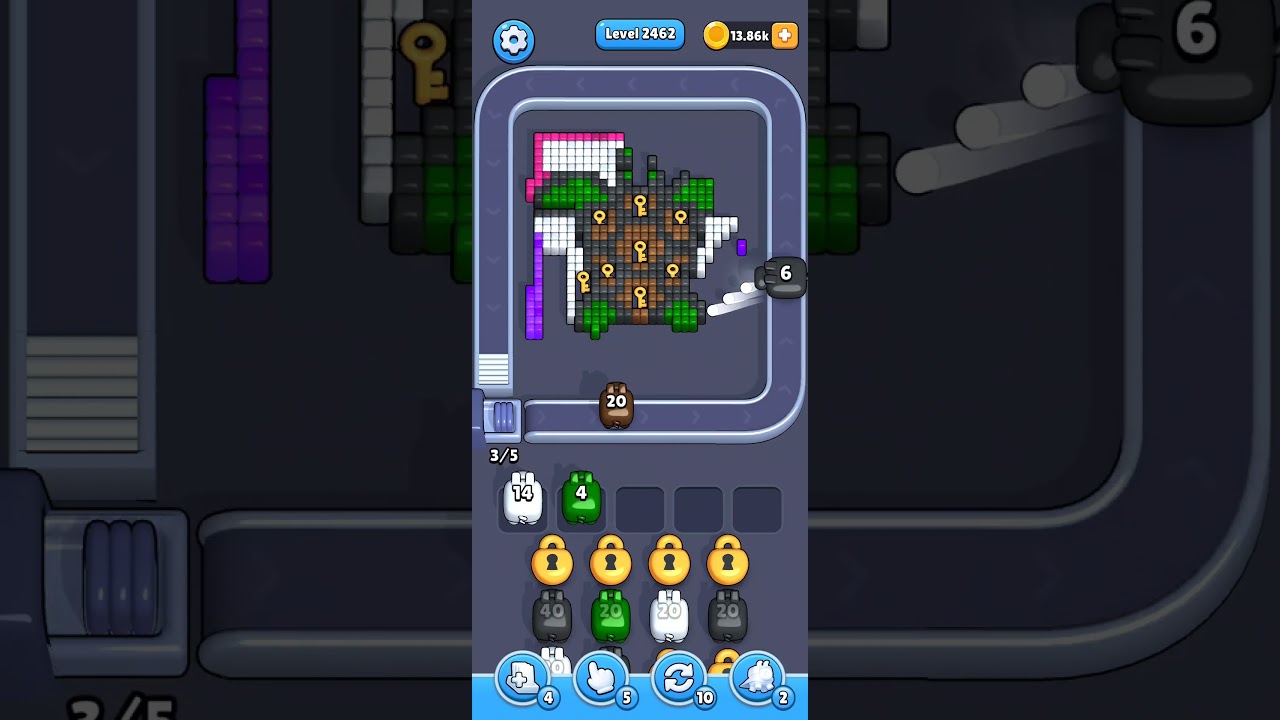
Task: Tap the cannon booster with 2 charges
Action: click(x=759, y=678)
